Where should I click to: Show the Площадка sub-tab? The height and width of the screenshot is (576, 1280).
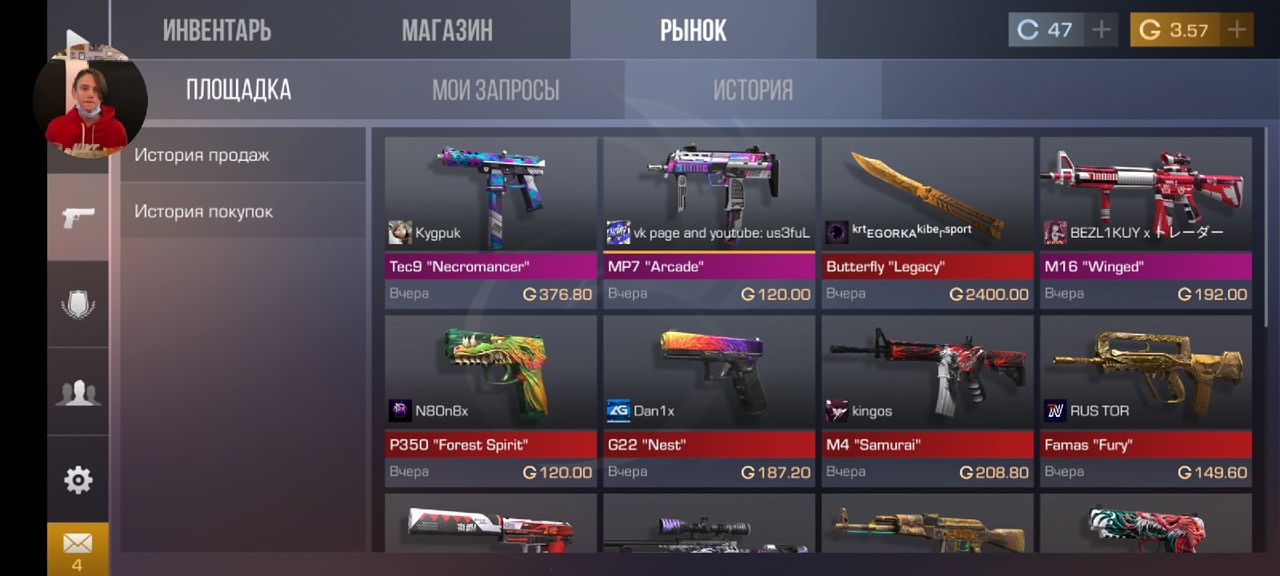pyautogui.click(x=238, y=90)
